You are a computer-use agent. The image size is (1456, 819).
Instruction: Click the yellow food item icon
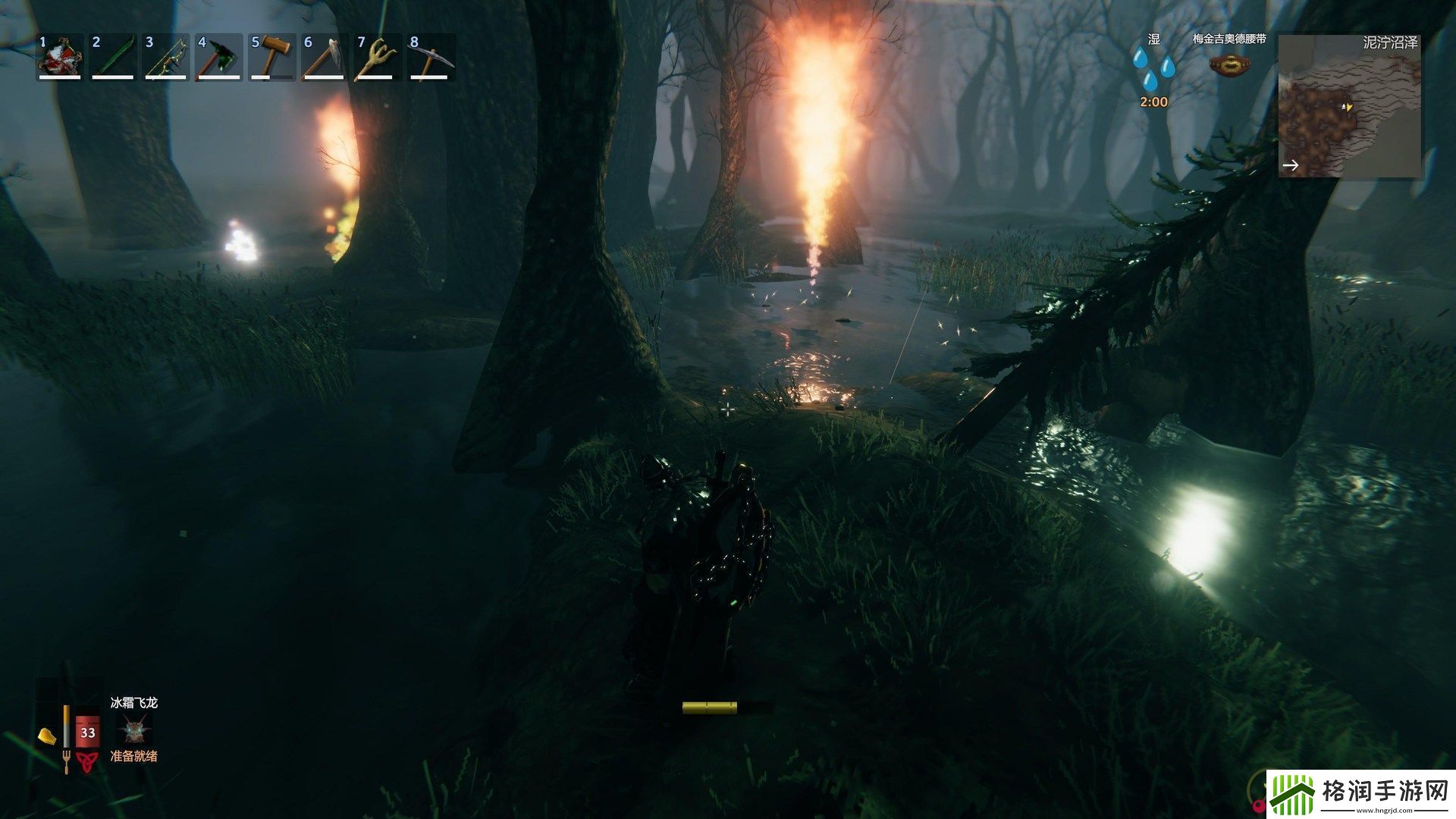point(47,736)
